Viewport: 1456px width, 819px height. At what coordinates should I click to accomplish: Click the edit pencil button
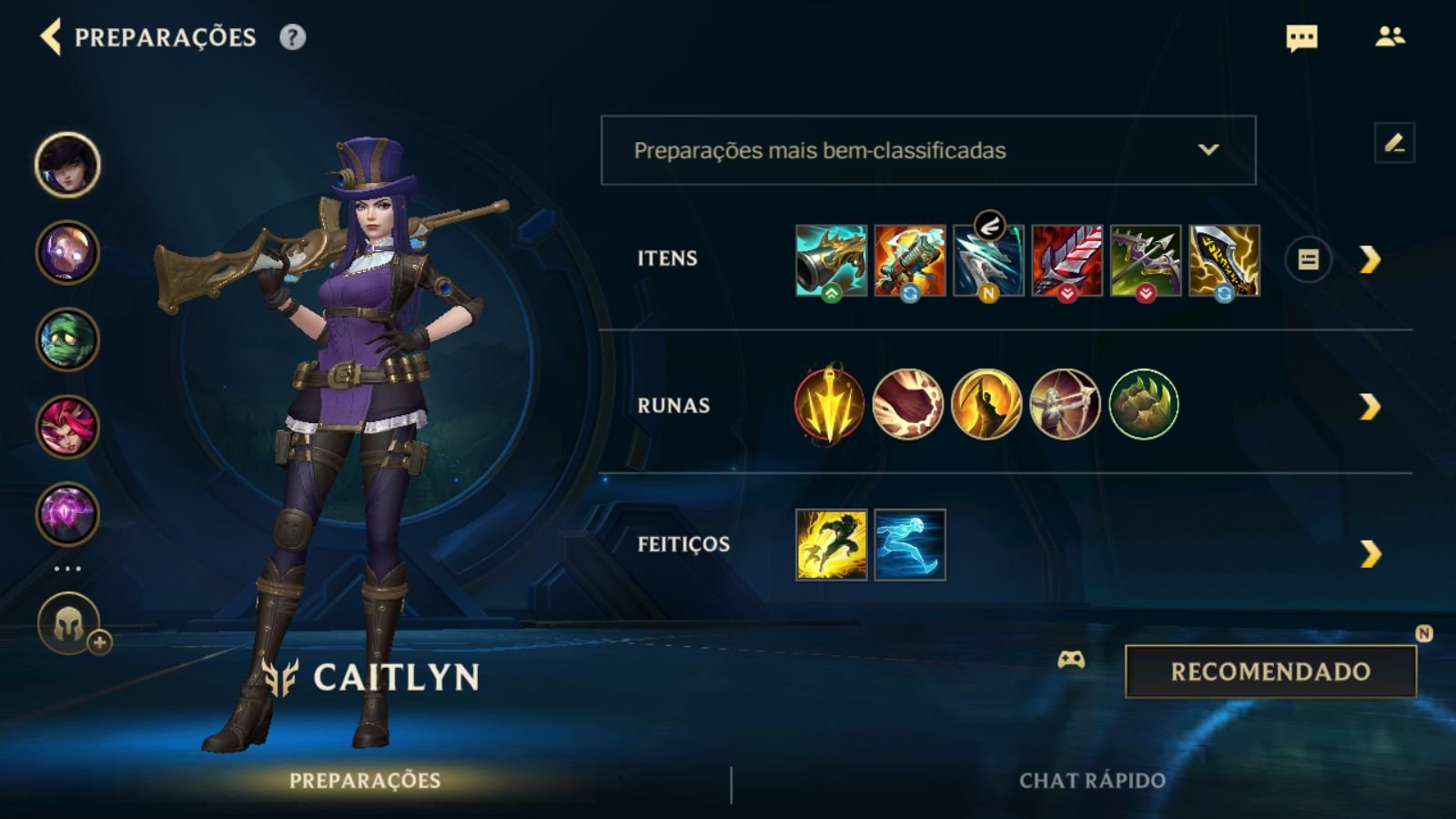[x=1394, y=144]
